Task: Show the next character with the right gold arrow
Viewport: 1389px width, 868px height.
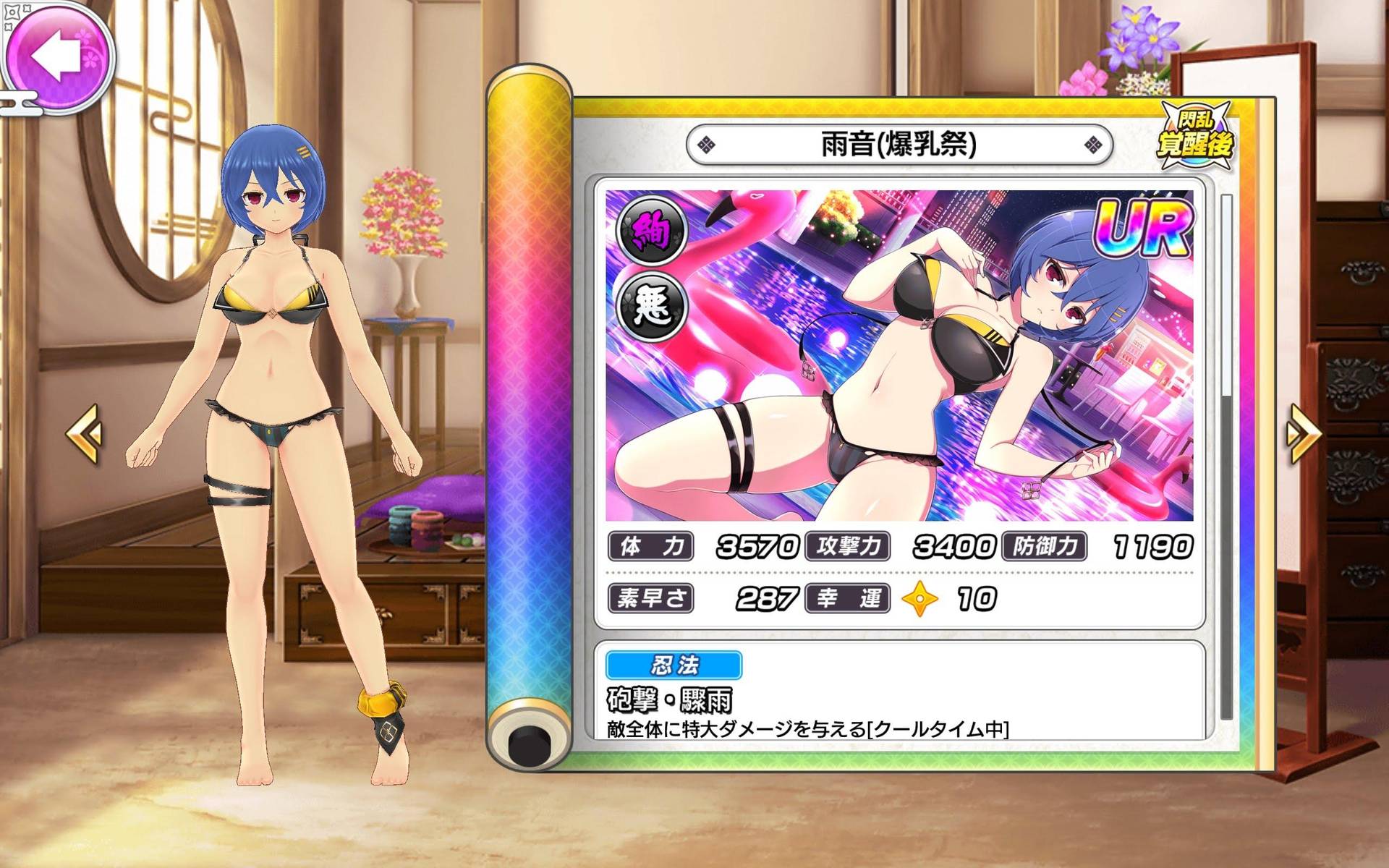Action: [x=1303, y=433]
